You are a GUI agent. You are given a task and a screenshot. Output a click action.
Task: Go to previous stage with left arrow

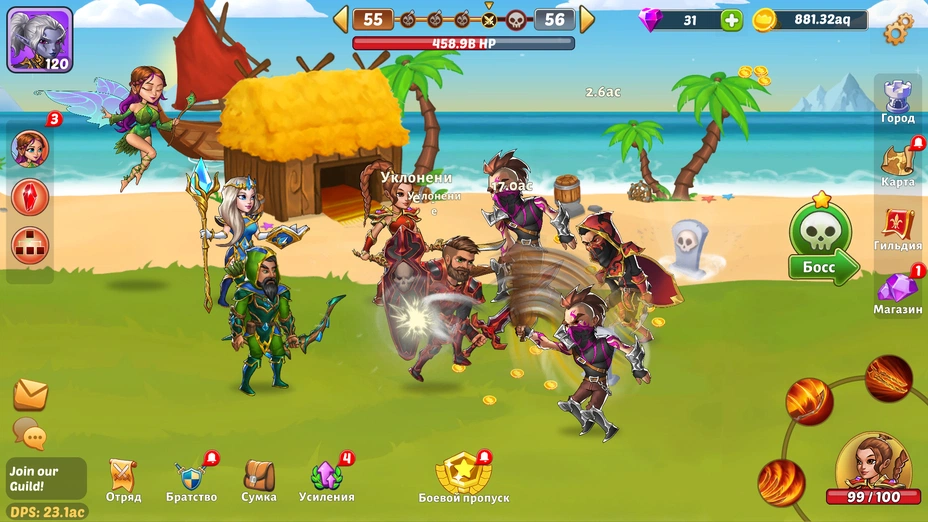tap(341, 19)
